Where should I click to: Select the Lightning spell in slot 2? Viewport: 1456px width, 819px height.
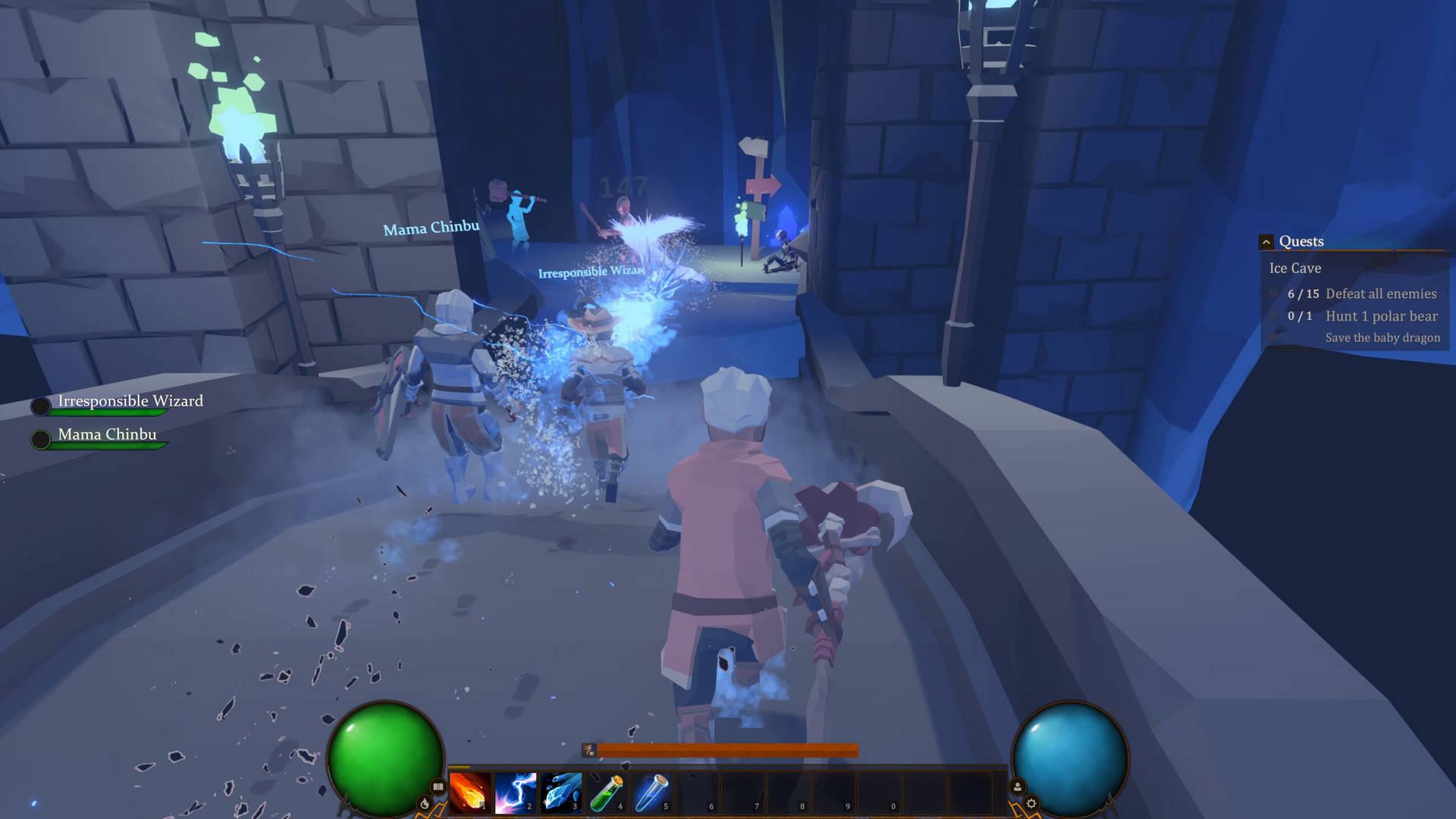tap(517, 792)
